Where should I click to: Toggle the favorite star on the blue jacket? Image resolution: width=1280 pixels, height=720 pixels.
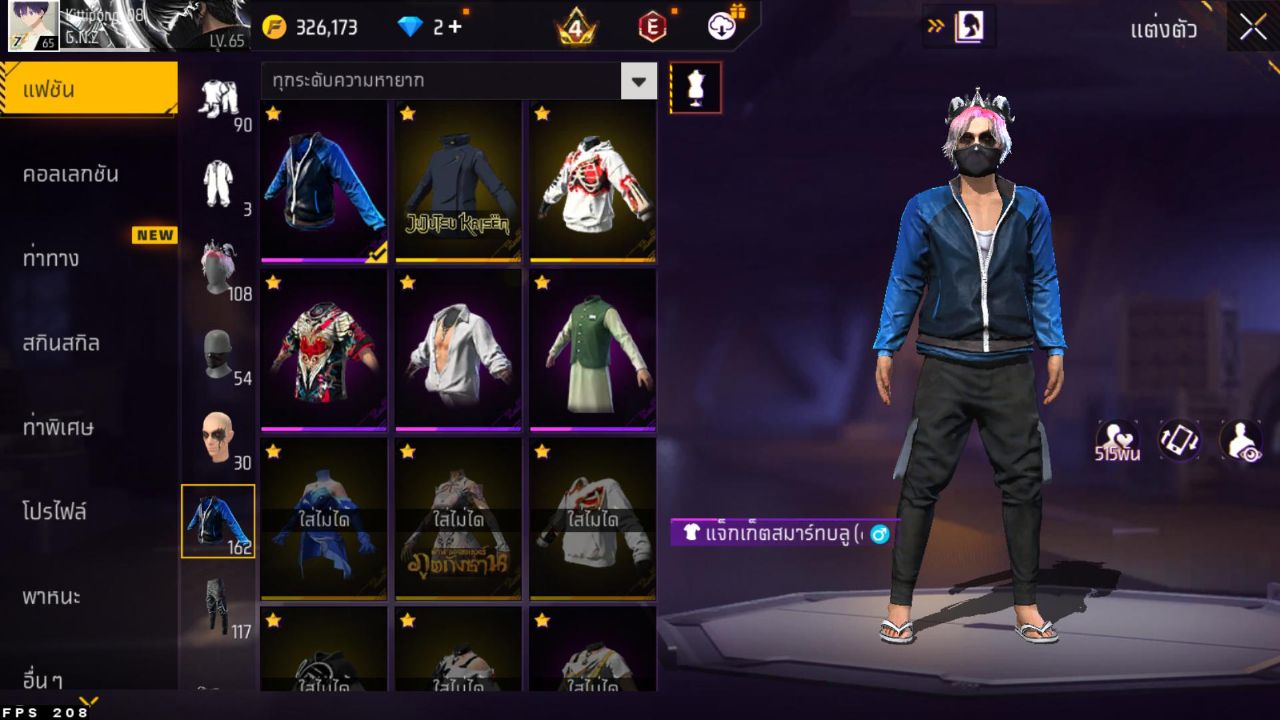click(270, 115)
